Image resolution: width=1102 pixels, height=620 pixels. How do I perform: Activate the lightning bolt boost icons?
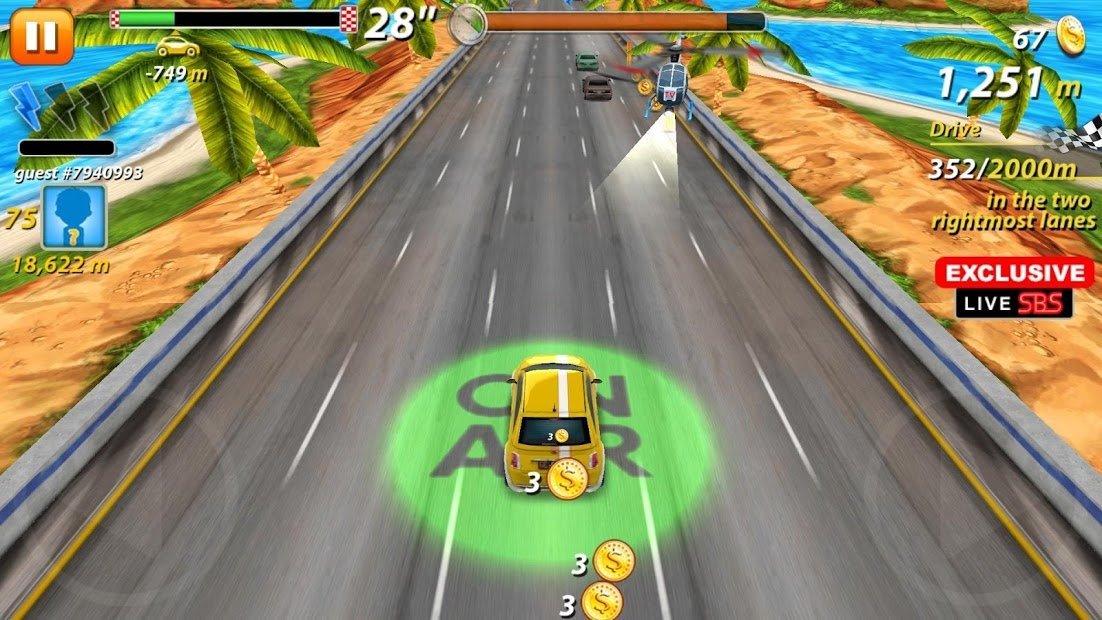61,106
